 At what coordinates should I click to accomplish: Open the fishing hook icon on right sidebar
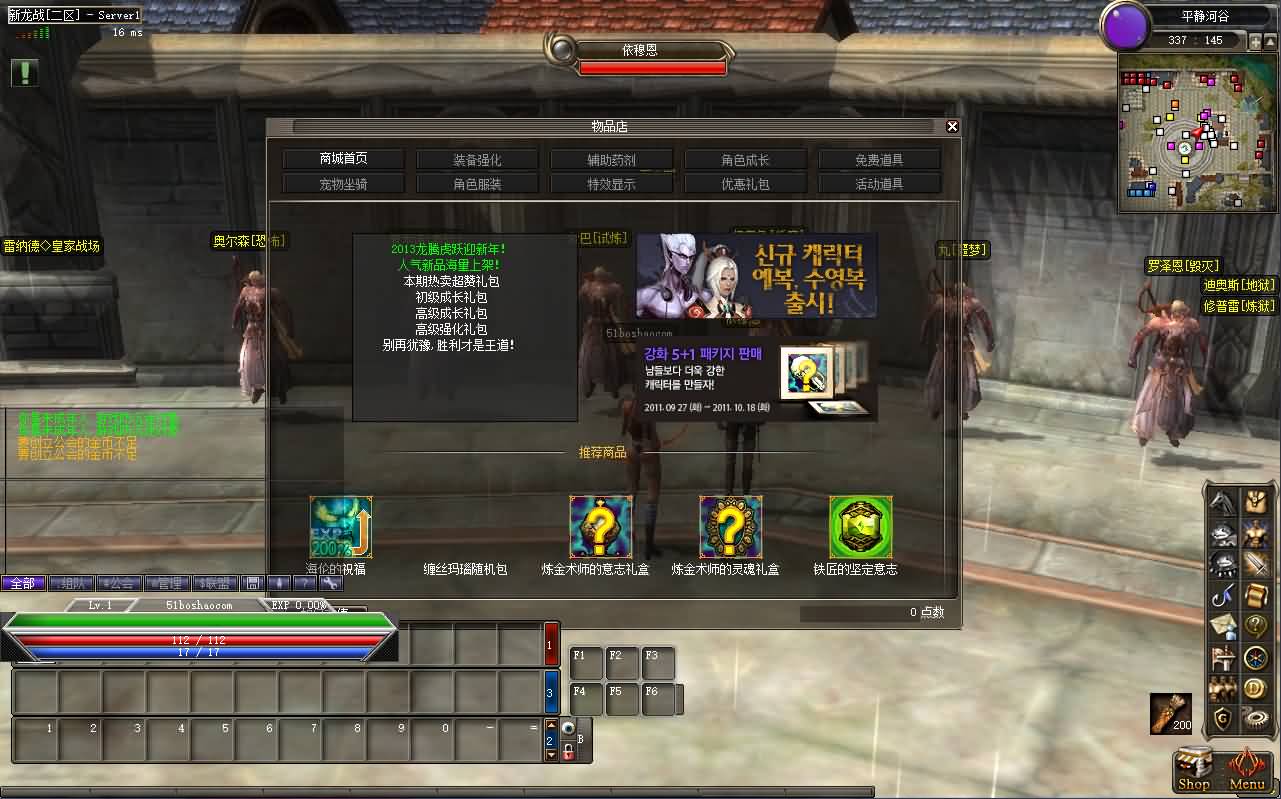[x=1220, y=597]
